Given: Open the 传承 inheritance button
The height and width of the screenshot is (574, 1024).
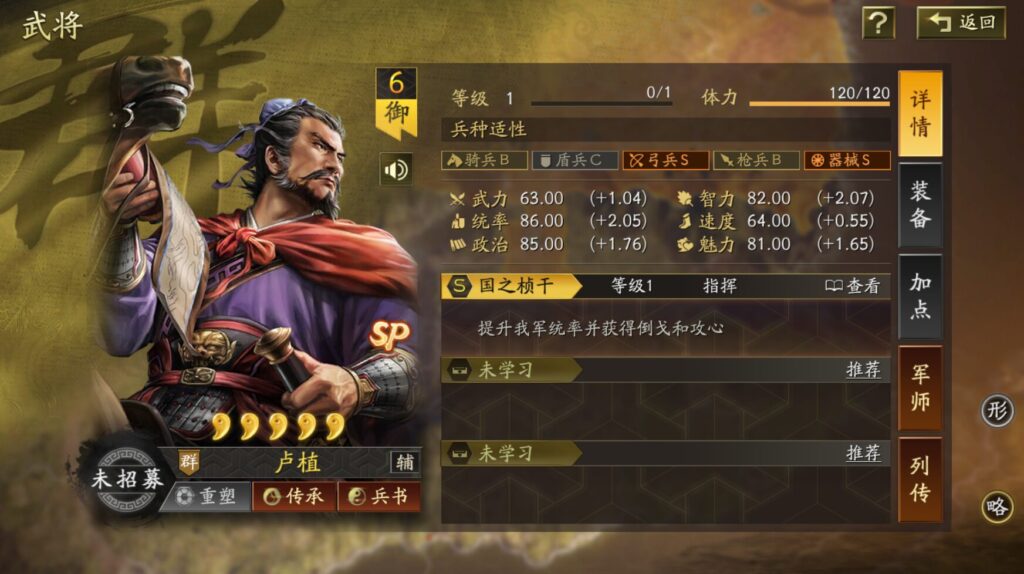Looking at the screenshot, I should pyautogui.click(x=294, y=496).
